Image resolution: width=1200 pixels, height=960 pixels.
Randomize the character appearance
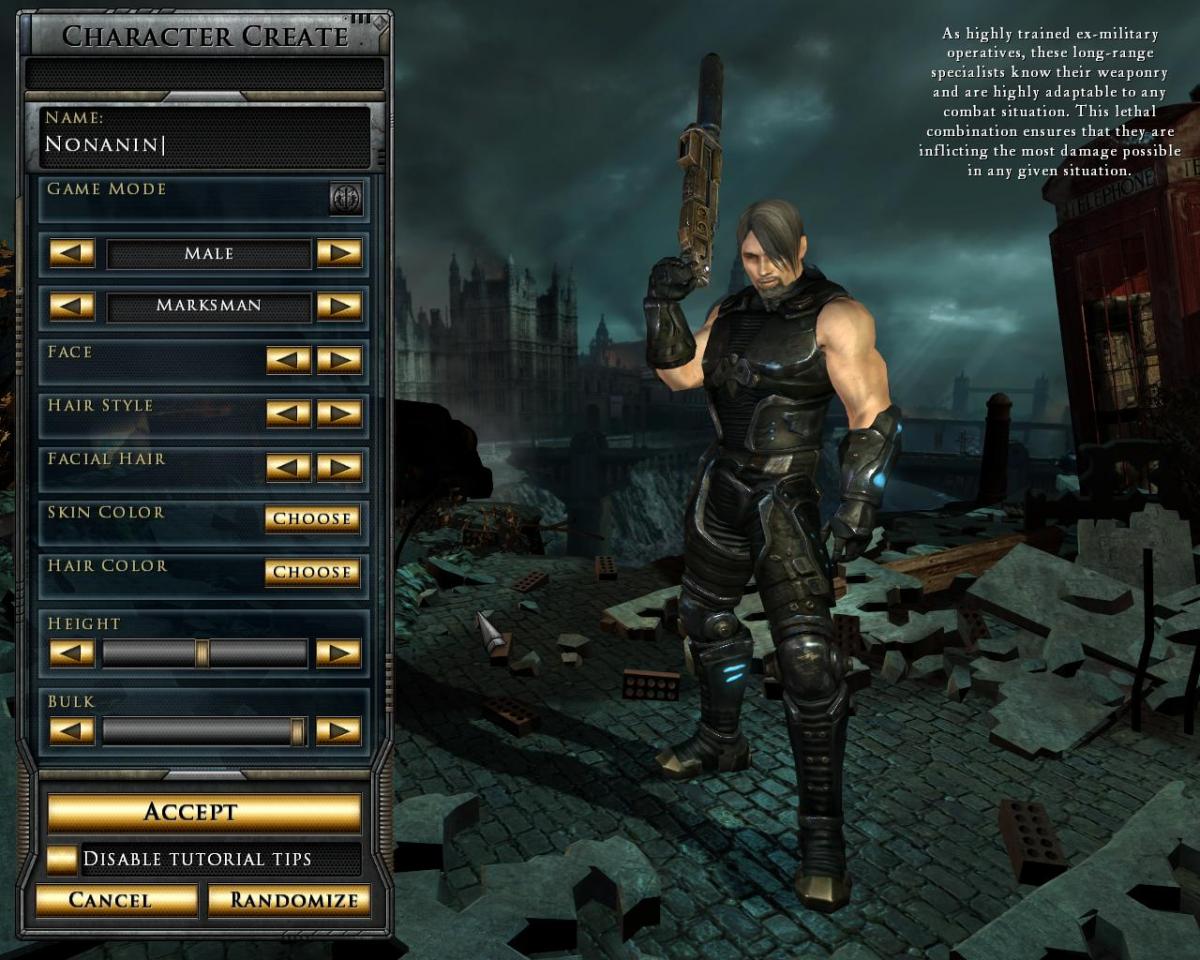point(289,900)
